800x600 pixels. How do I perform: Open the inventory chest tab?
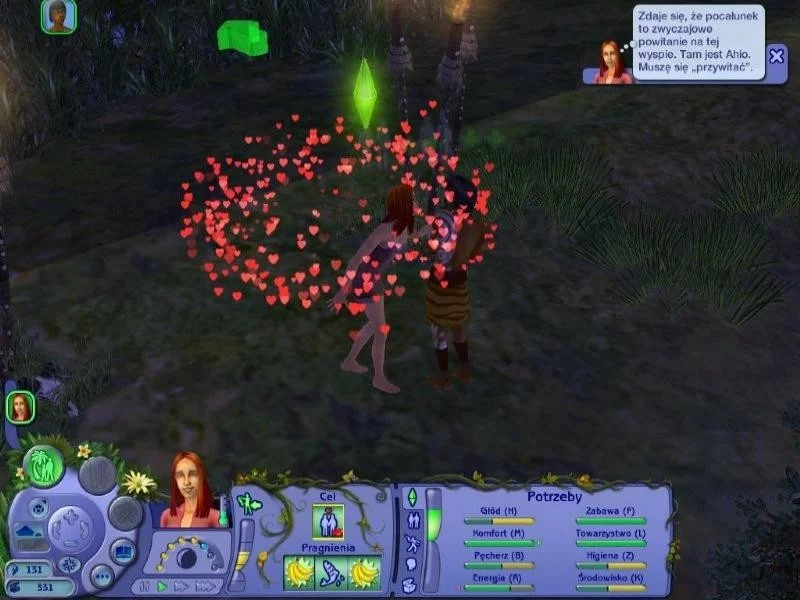click(411, 586)
